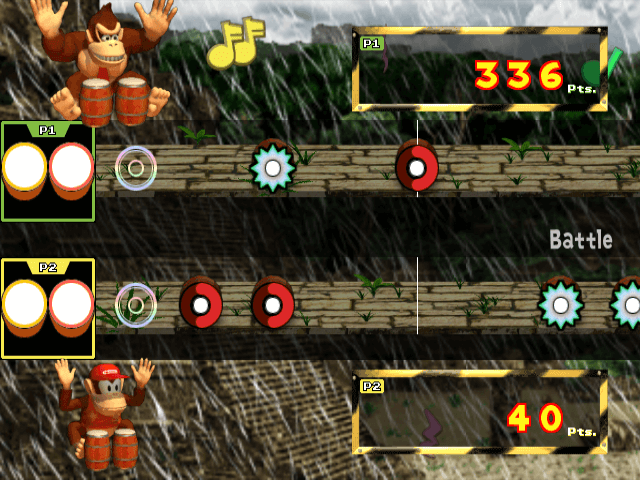Tap P1's yellow-rimmed left bongo
Screen dimensions: 640x480
25,171
